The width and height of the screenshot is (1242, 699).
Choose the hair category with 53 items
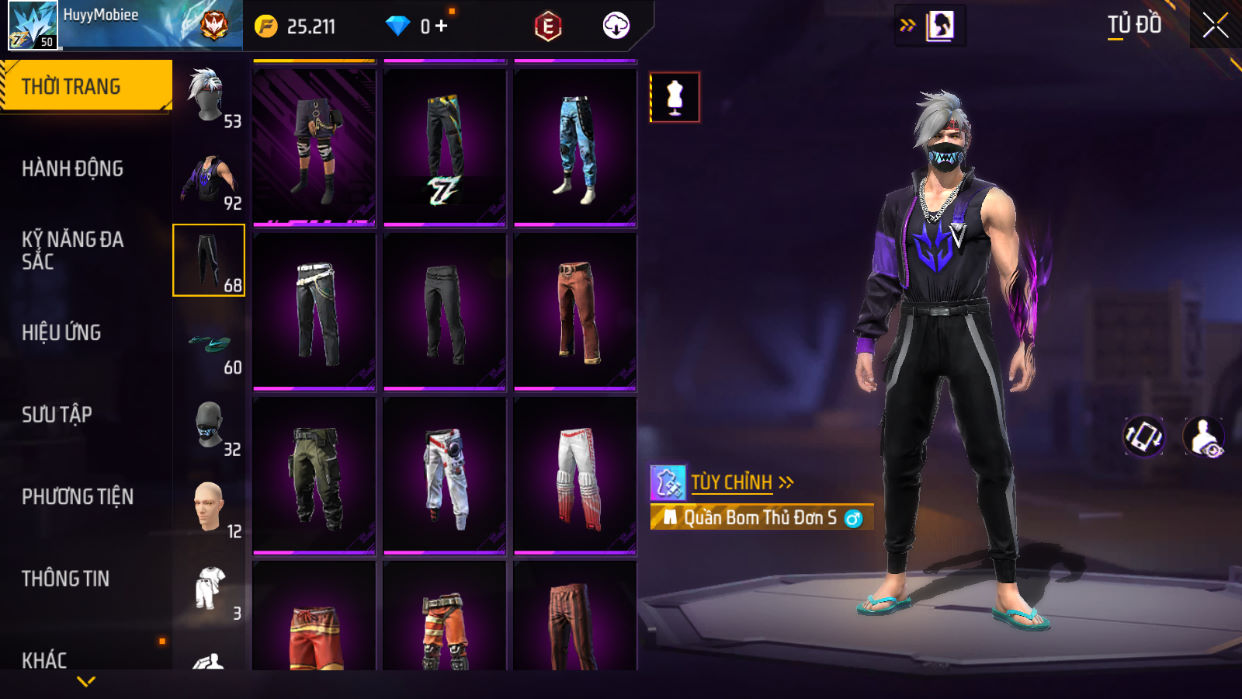click(x=209, y=97)
